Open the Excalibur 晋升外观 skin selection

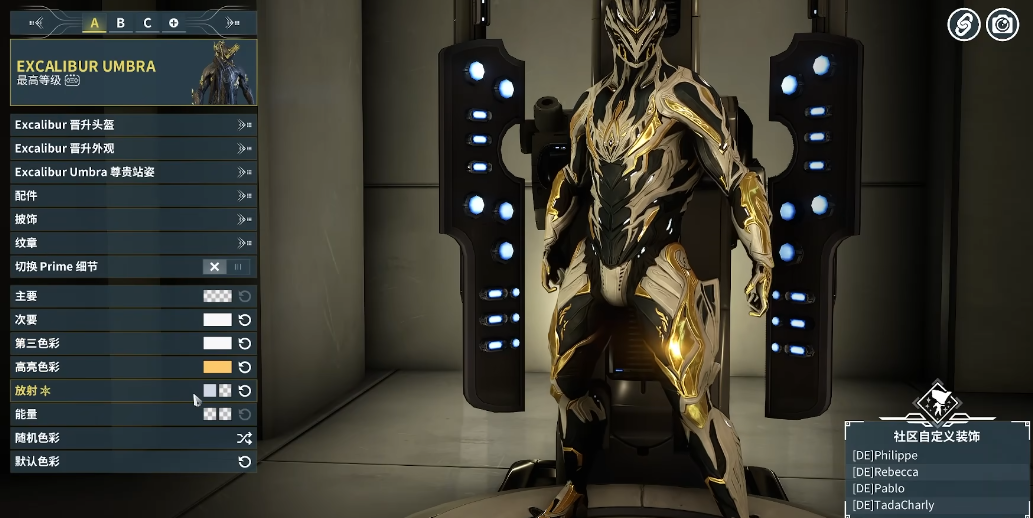tap(132, 148)
